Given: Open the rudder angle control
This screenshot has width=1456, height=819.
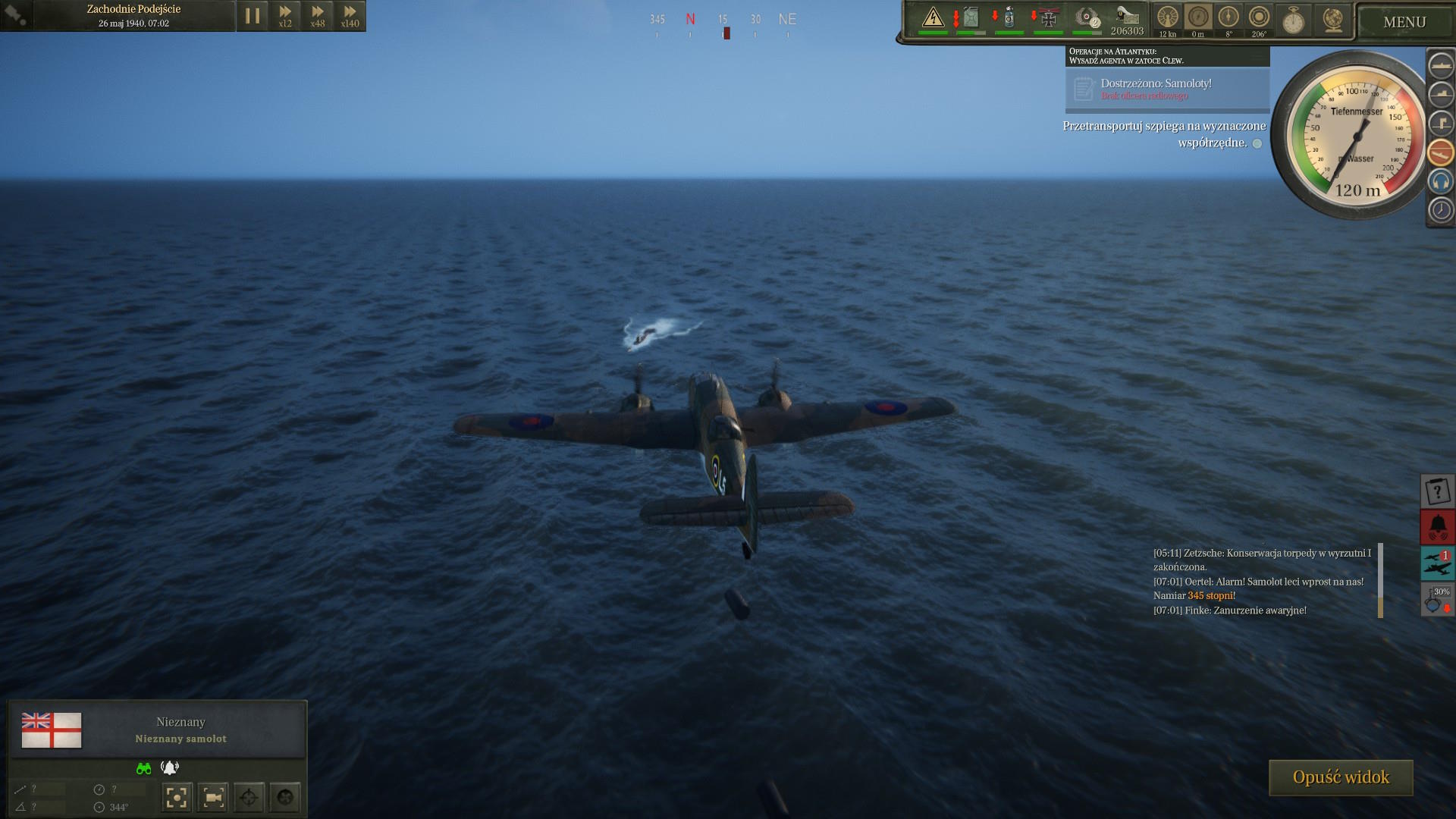Looking at the screenshot, I should (1228, 18).
